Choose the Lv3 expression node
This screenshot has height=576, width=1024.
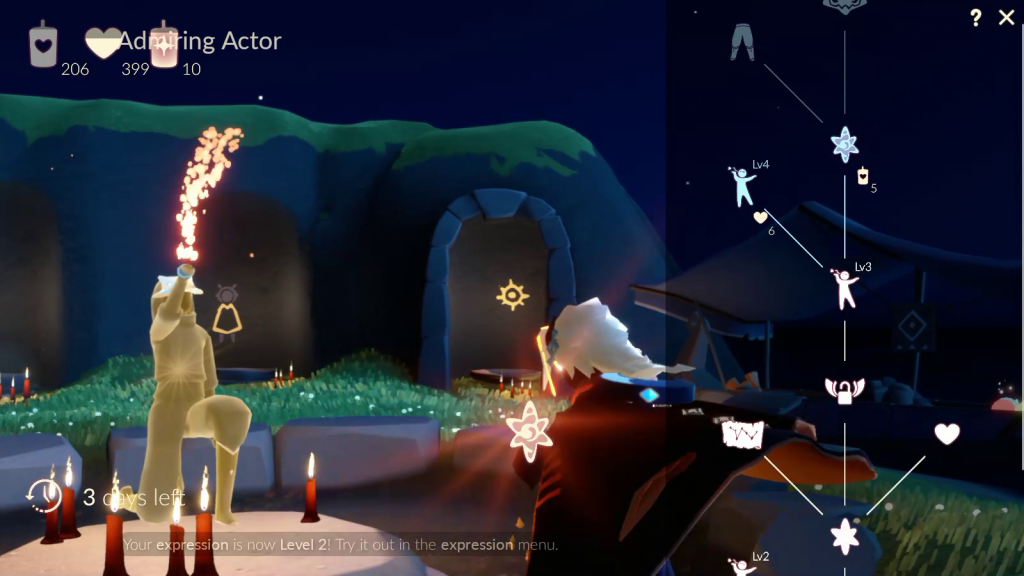pyautogui.click(x=845, y=288)
